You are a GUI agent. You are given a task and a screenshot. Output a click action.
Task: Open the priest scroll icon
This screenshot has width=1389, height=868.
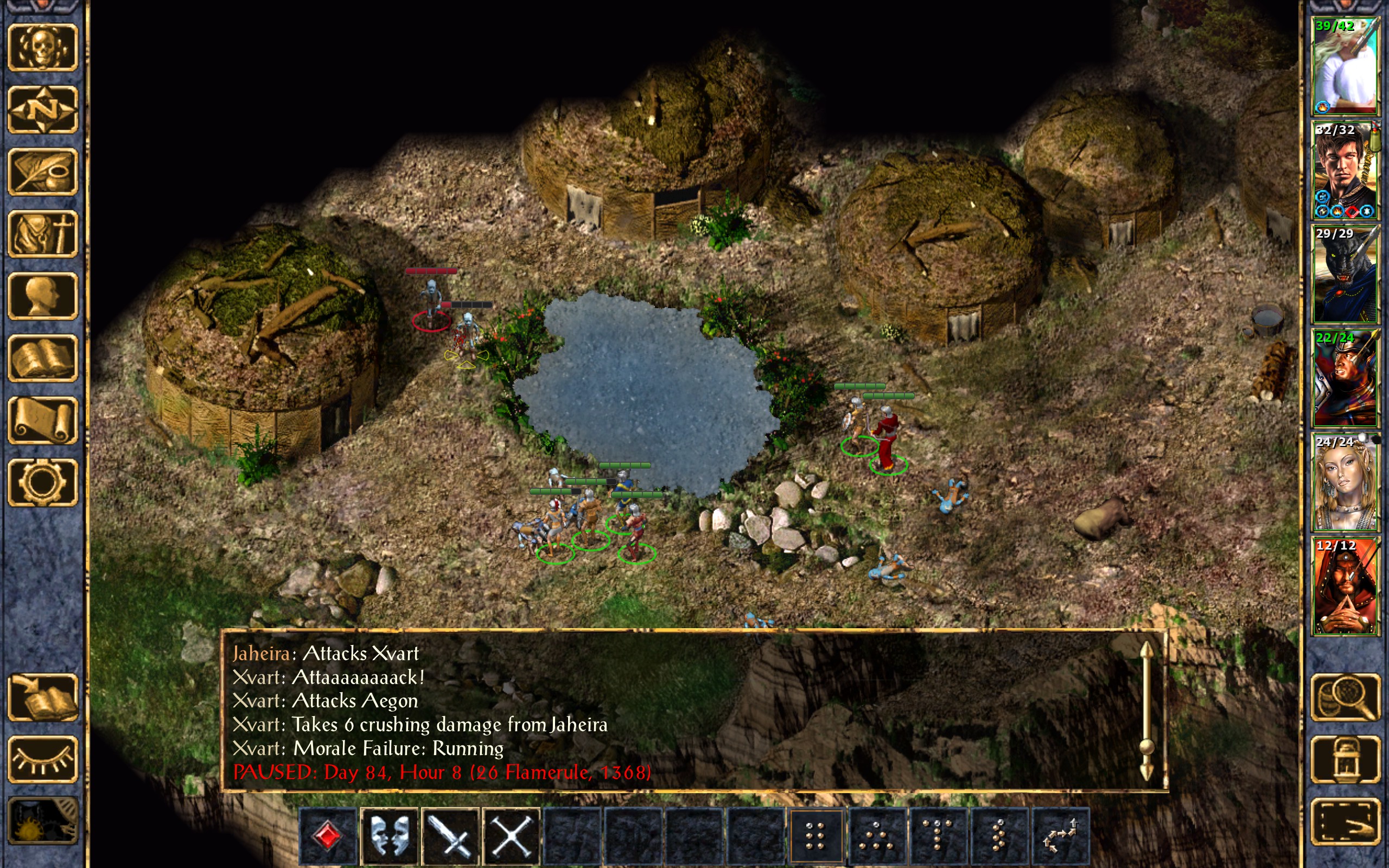(x=42, y=420)
